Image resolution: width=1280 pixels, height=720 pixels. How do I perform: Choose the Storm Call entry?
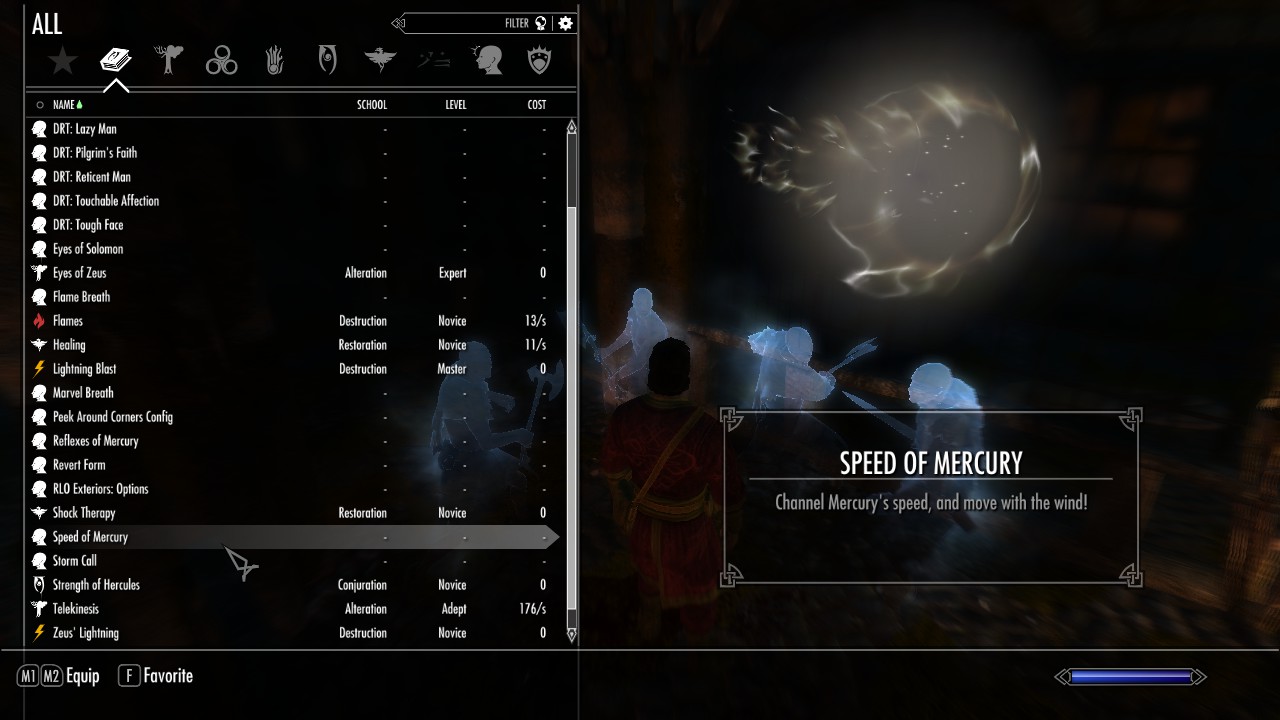pos(74,561)
